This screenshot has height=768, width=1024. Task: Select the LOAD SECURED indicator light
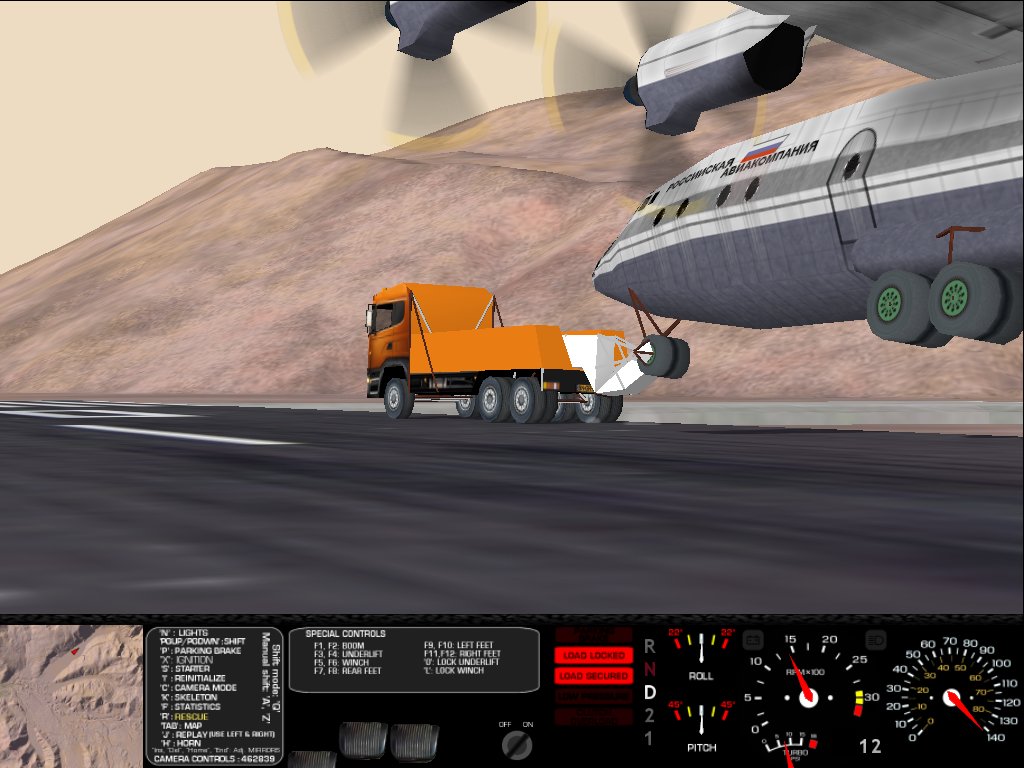[594, 676]
